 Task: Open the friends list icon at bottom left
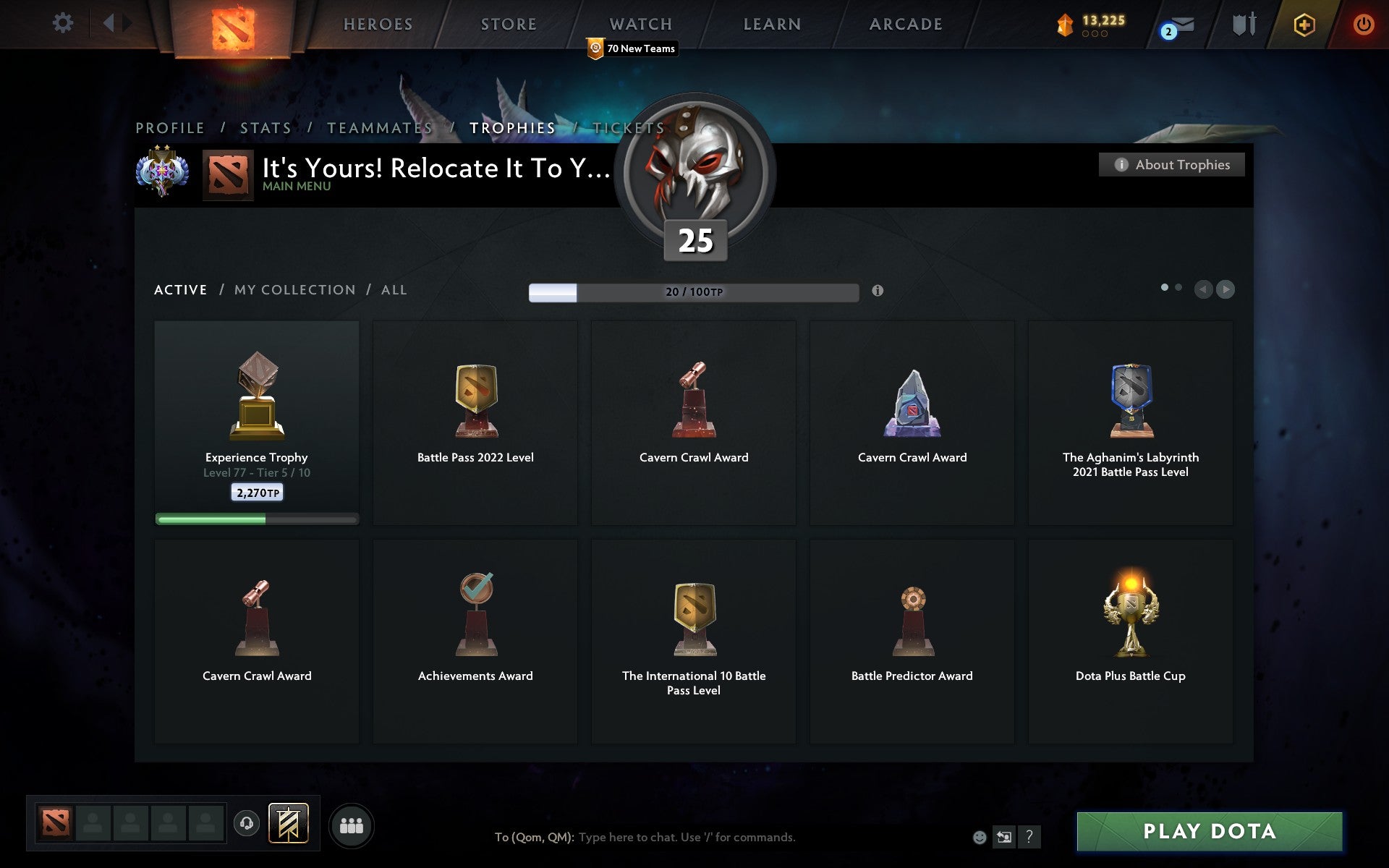[x=352, y=825]
